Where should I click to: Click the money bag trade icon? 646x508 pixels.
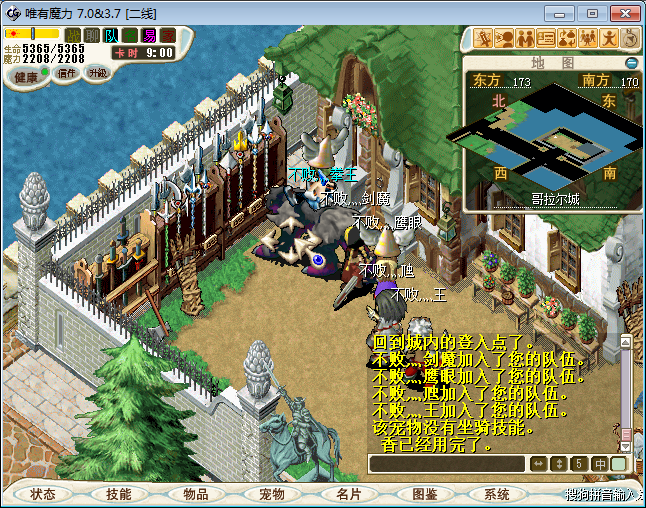coord(567,38)
